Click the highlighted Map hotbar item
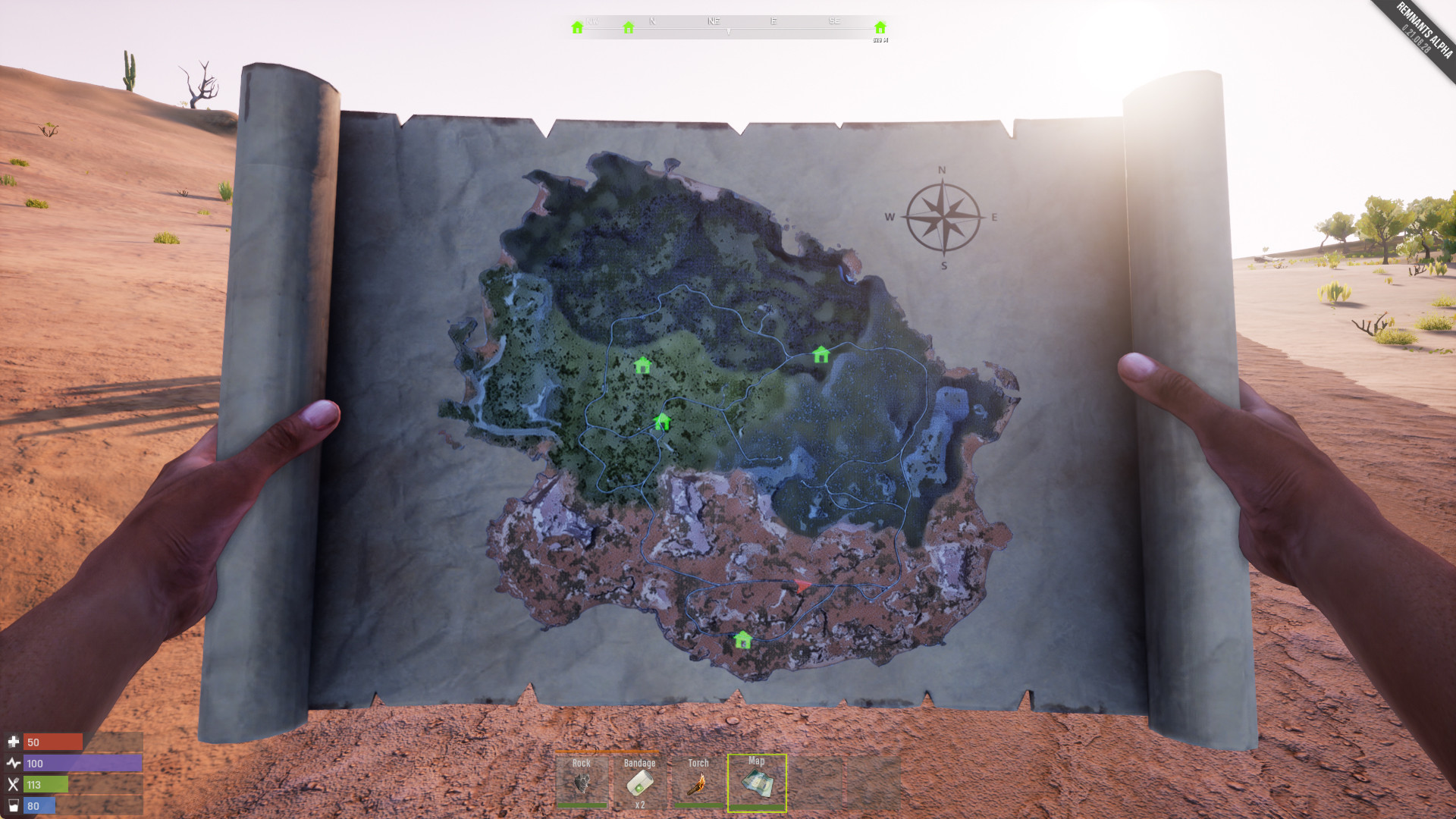This screenshot has height=819, width=1456. pyautogui.click(x=756, y=783)
